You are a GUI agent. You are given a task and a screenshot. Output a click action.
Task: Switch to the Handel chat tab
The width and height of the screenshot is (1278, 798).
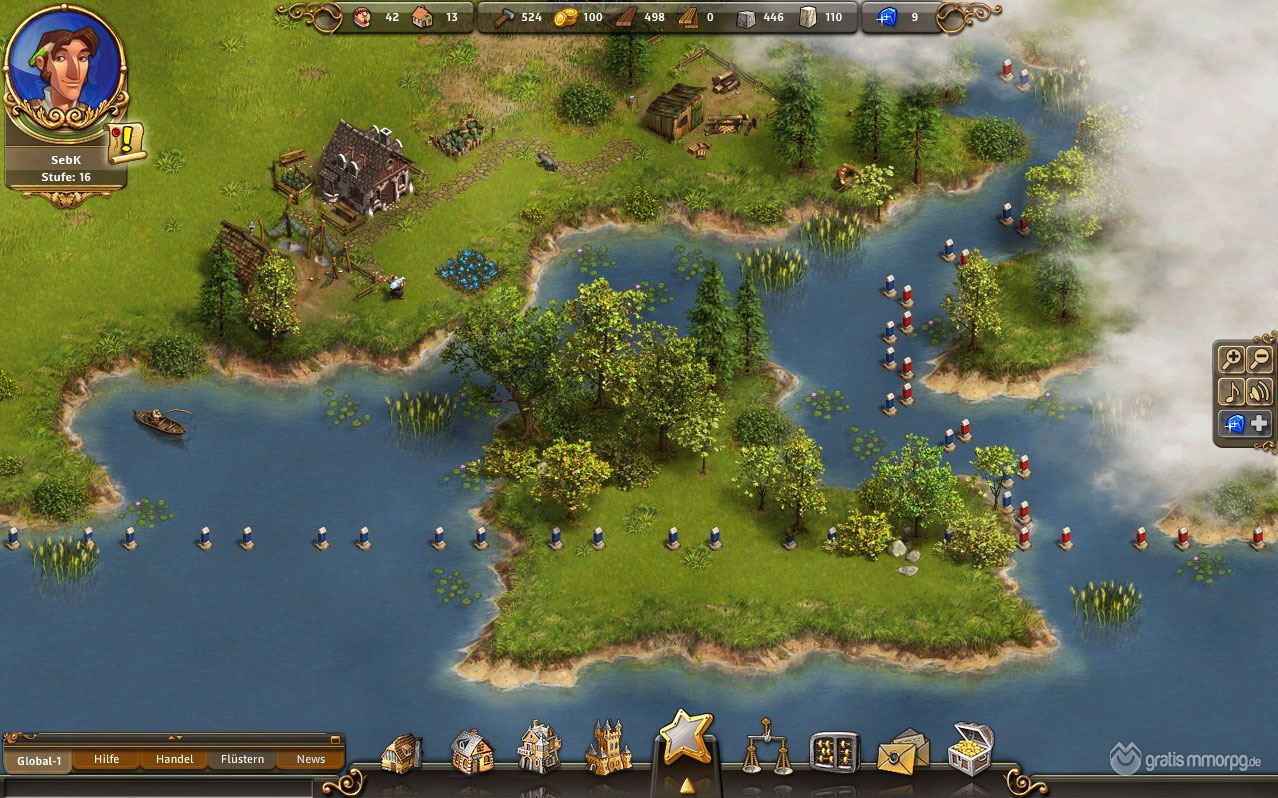pos(175,759)
